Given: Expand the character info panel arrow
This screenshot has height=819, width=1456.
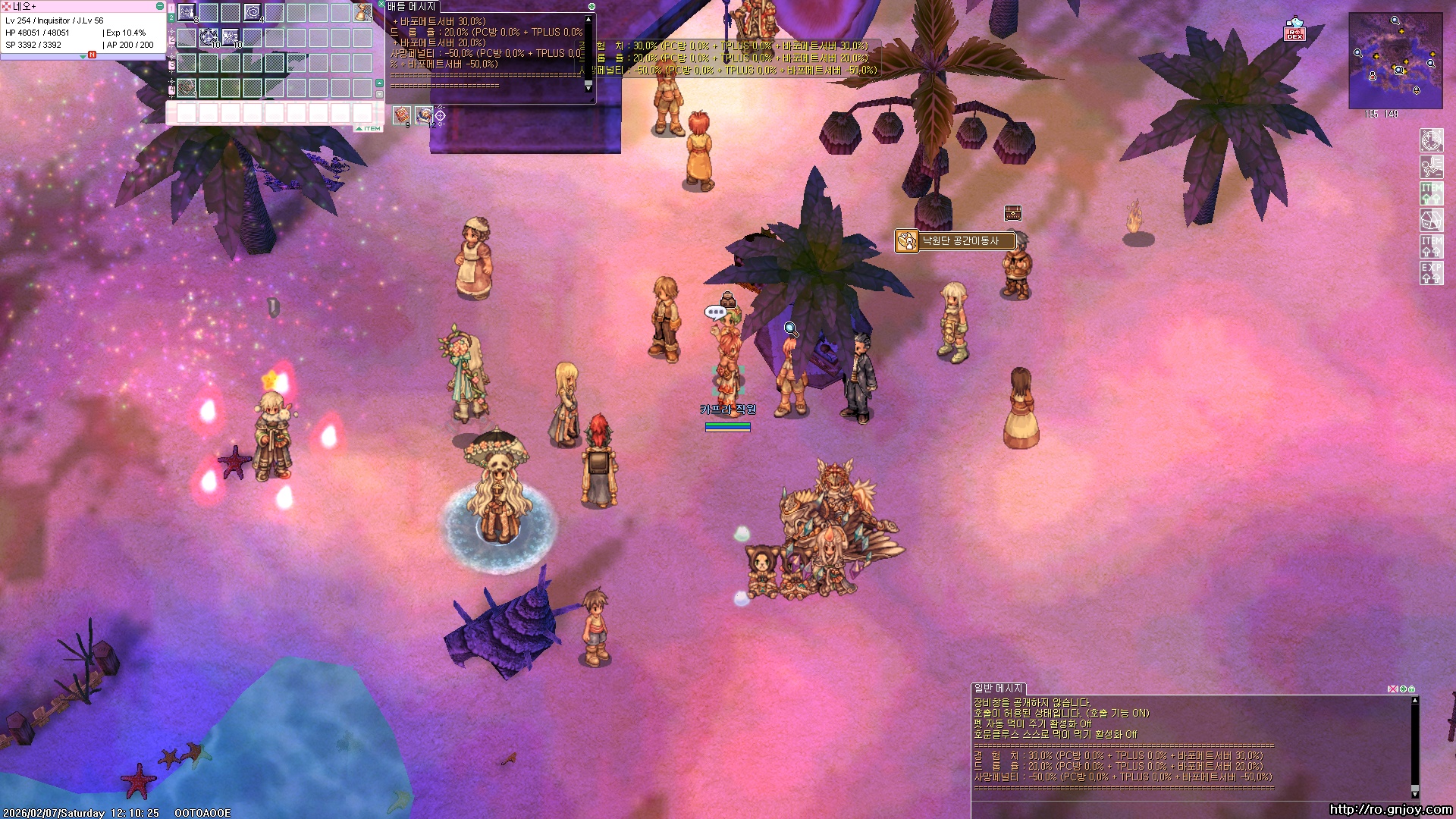Looking at the screenshot, I should (83, 56).
